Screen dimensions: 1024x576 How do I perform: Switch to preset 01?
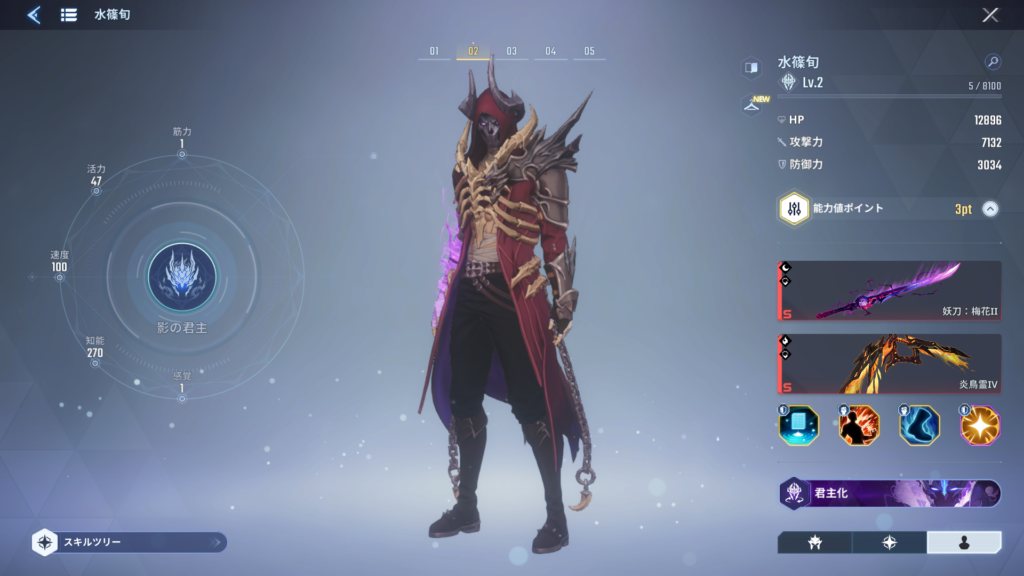point(434,51)
